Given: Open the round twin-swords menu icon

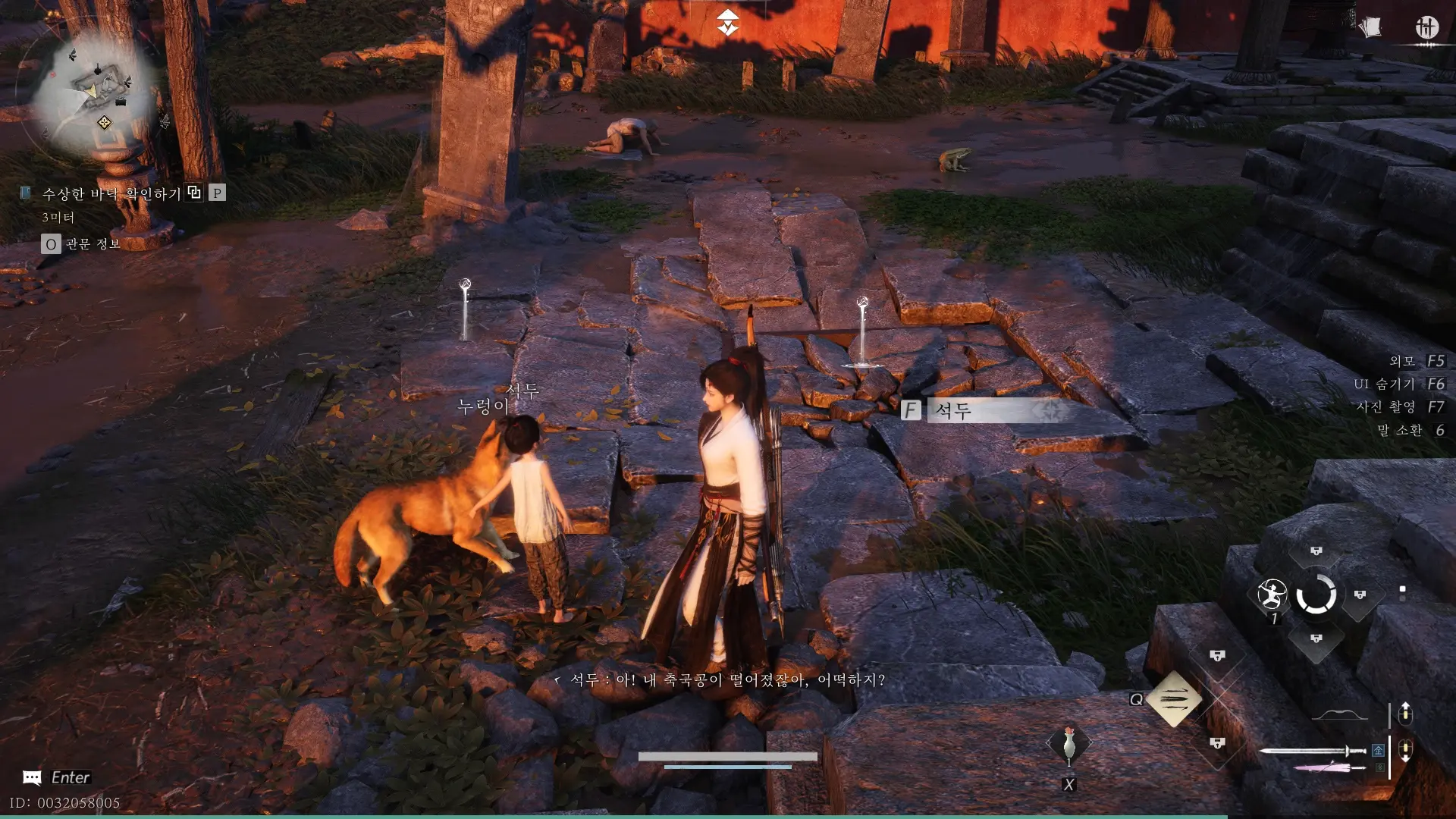Looking at the screenshot, I should (1426, 29).
